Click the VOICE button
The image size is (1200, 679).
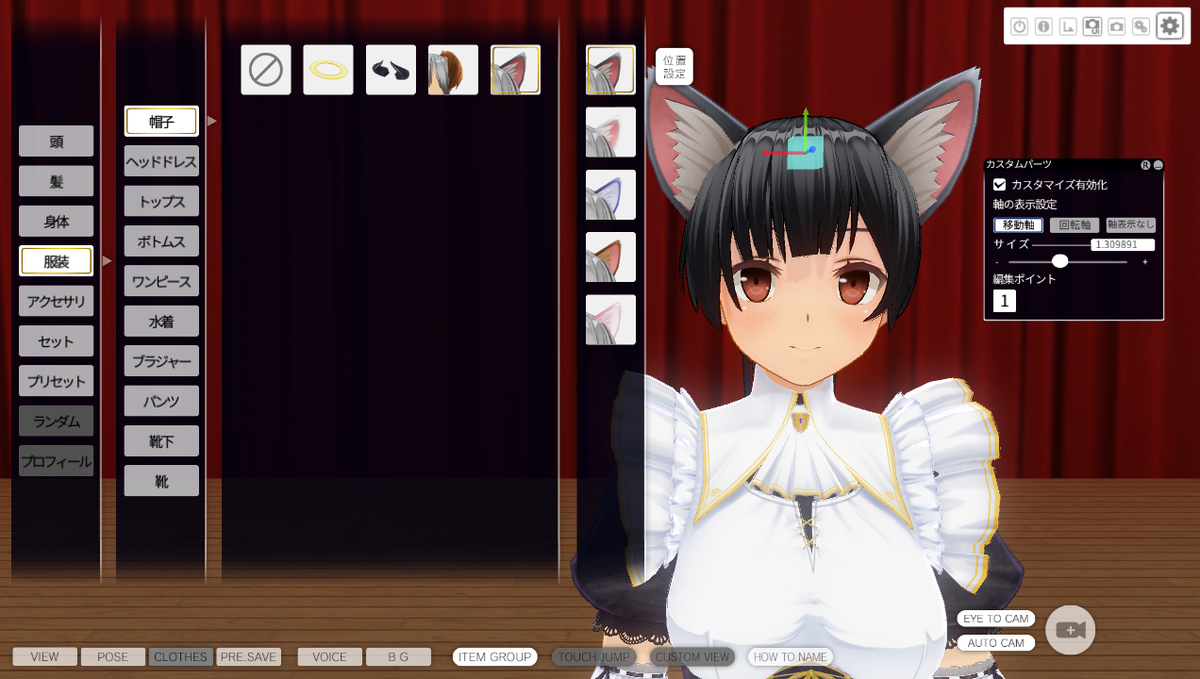329,657
